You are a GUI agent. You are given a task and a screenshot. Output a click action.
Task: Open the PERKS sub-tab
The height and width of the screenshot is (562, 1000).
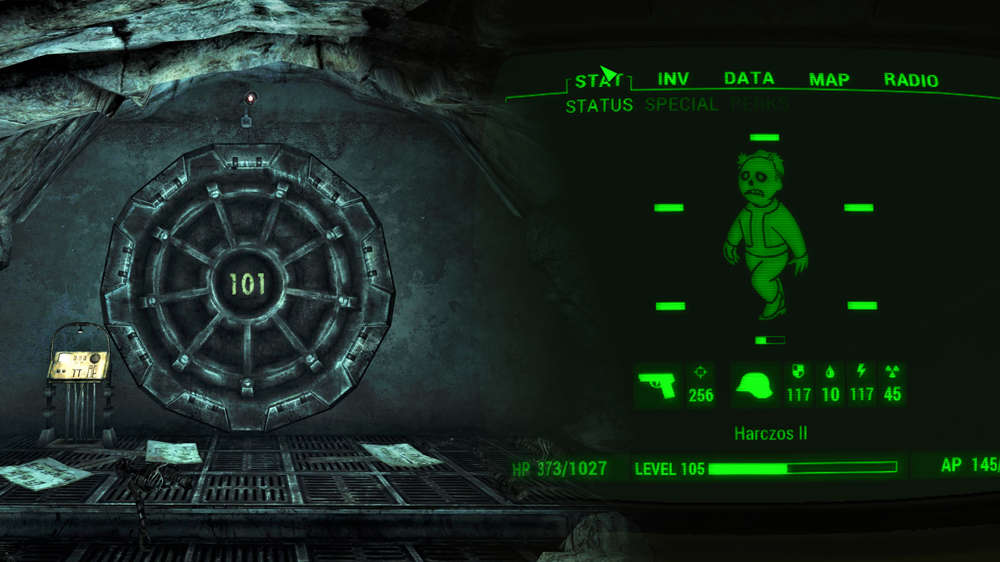point(759,104)
